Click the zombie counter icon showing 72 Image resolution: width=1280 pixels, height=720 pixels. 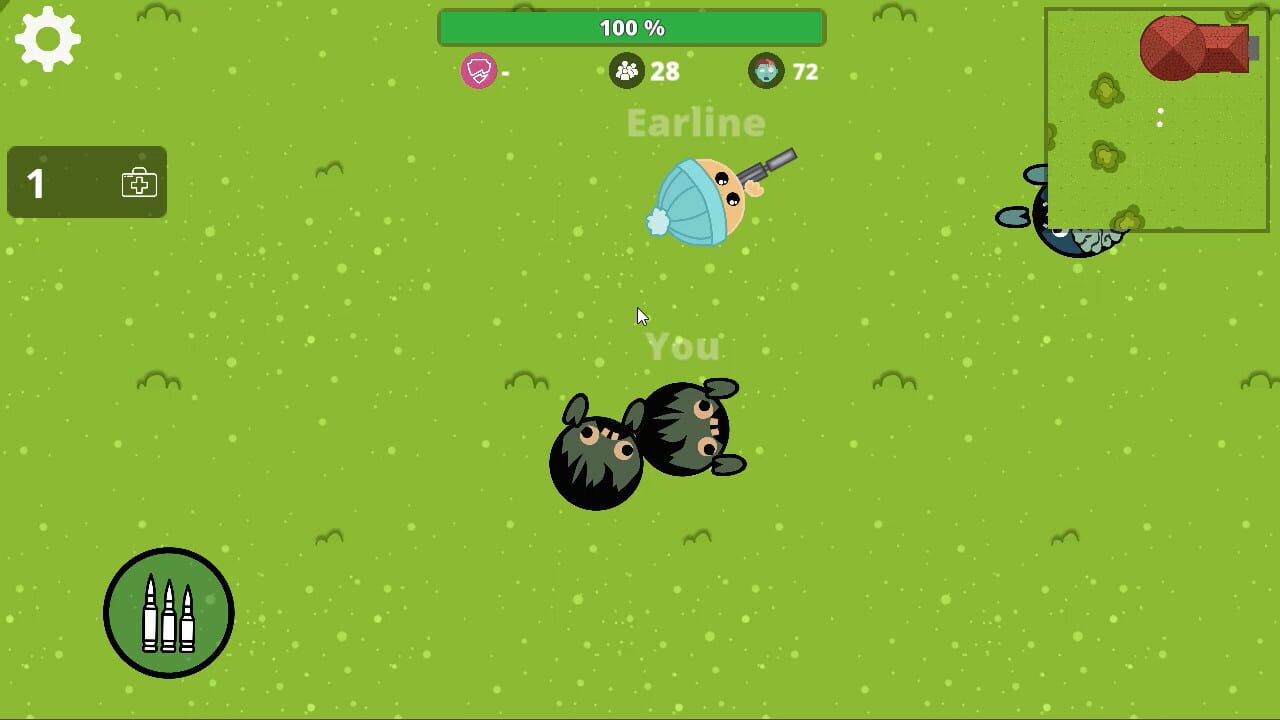(765, 71)
